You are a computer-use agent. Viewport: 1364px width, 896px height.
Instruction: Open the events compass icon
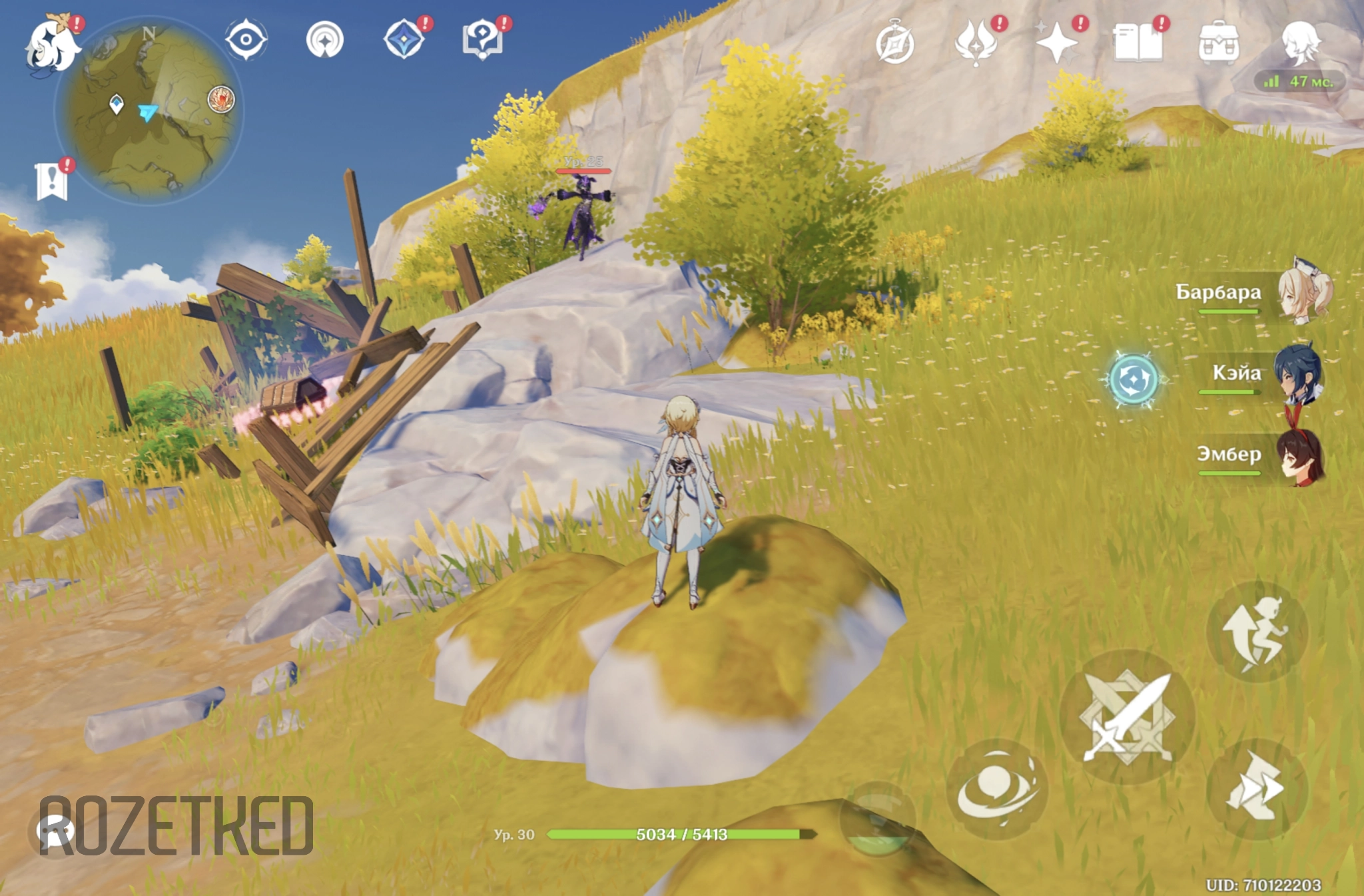pyautogui.click(x=894, y=44)
